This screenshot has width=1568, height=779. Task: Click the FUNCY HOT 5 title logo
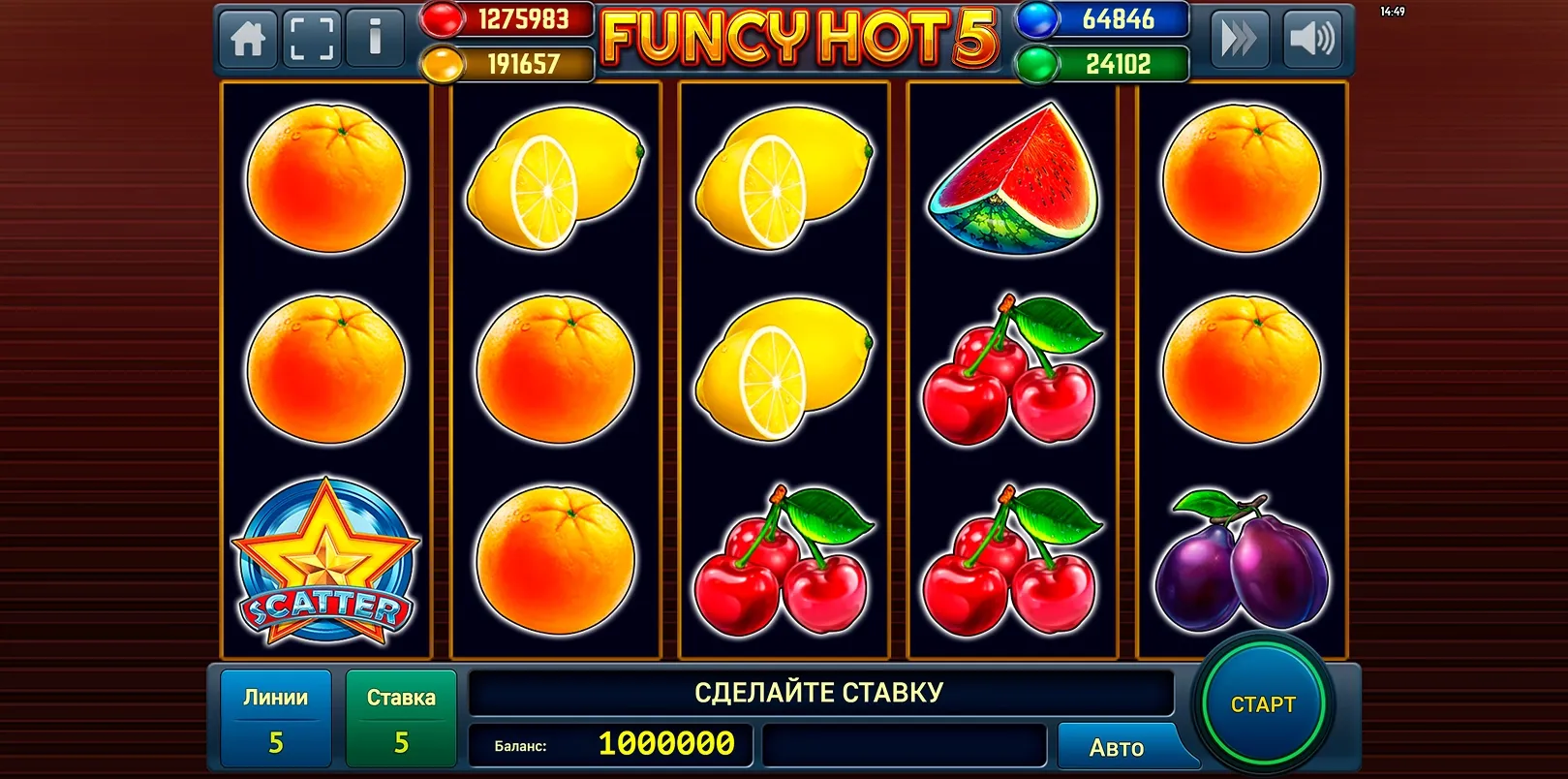point(799,39)
